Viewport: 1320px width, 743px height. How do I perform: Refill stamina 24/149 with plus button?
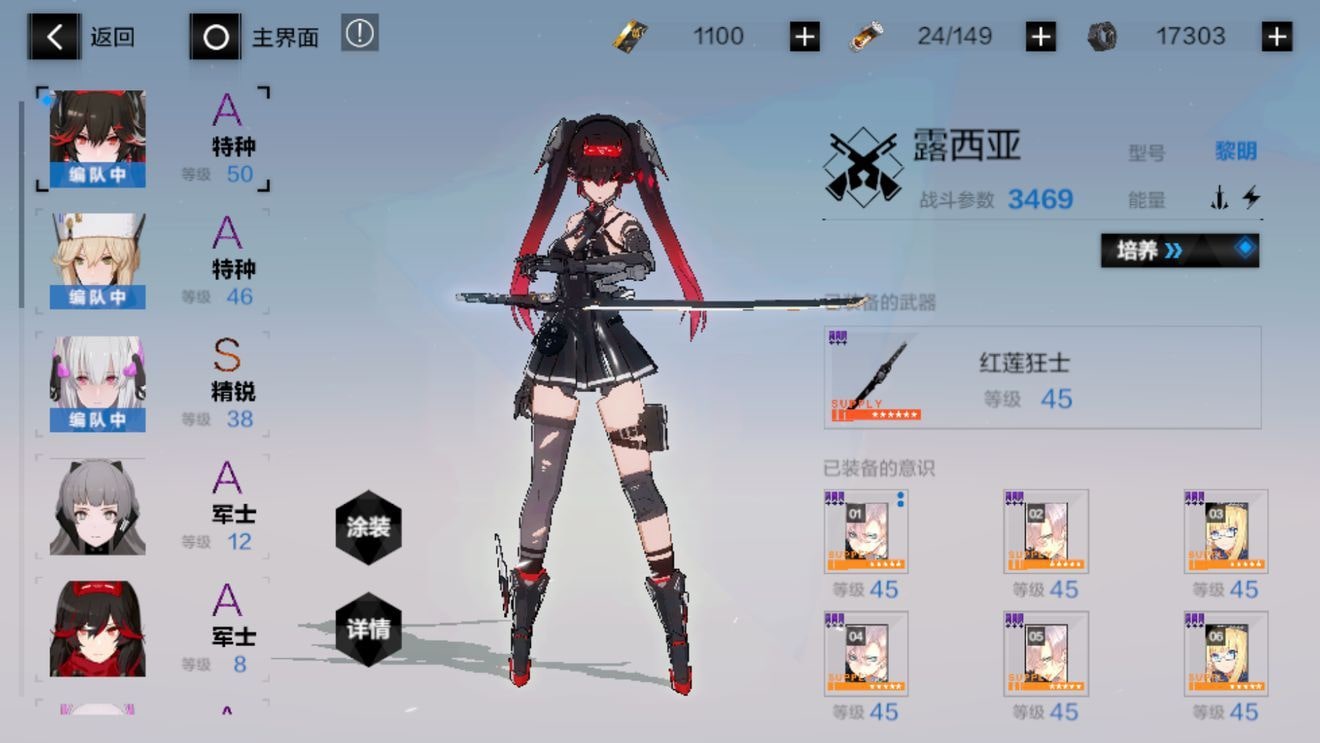[x=1040, y=37]
